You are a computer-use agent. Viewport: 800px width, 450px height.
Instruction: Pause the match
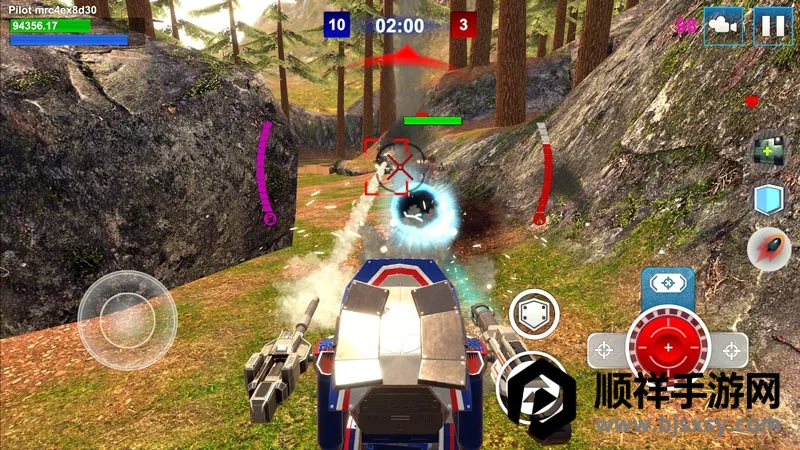(772, 25)
